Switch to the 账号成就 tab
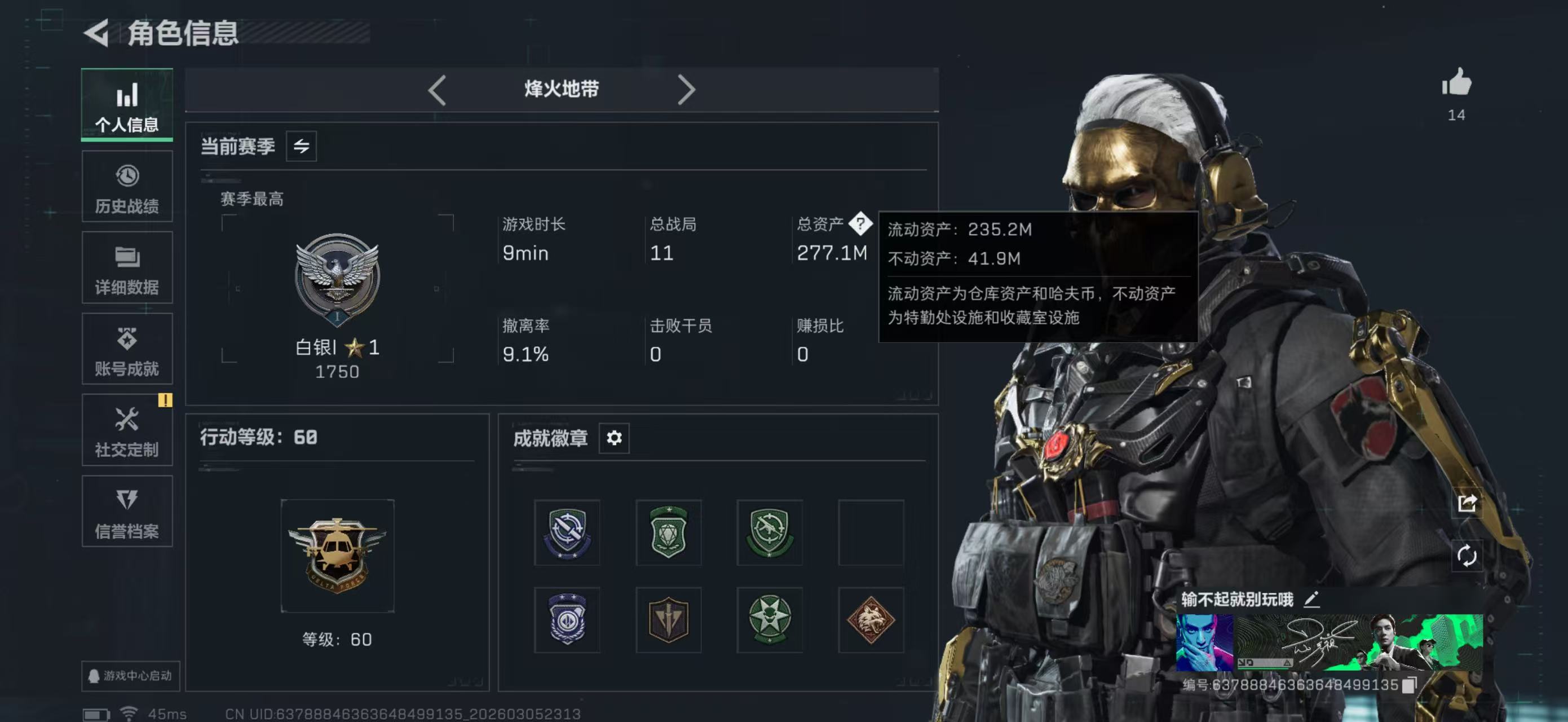This screenshot has height=722, width=1568. (x=127, y=349)
